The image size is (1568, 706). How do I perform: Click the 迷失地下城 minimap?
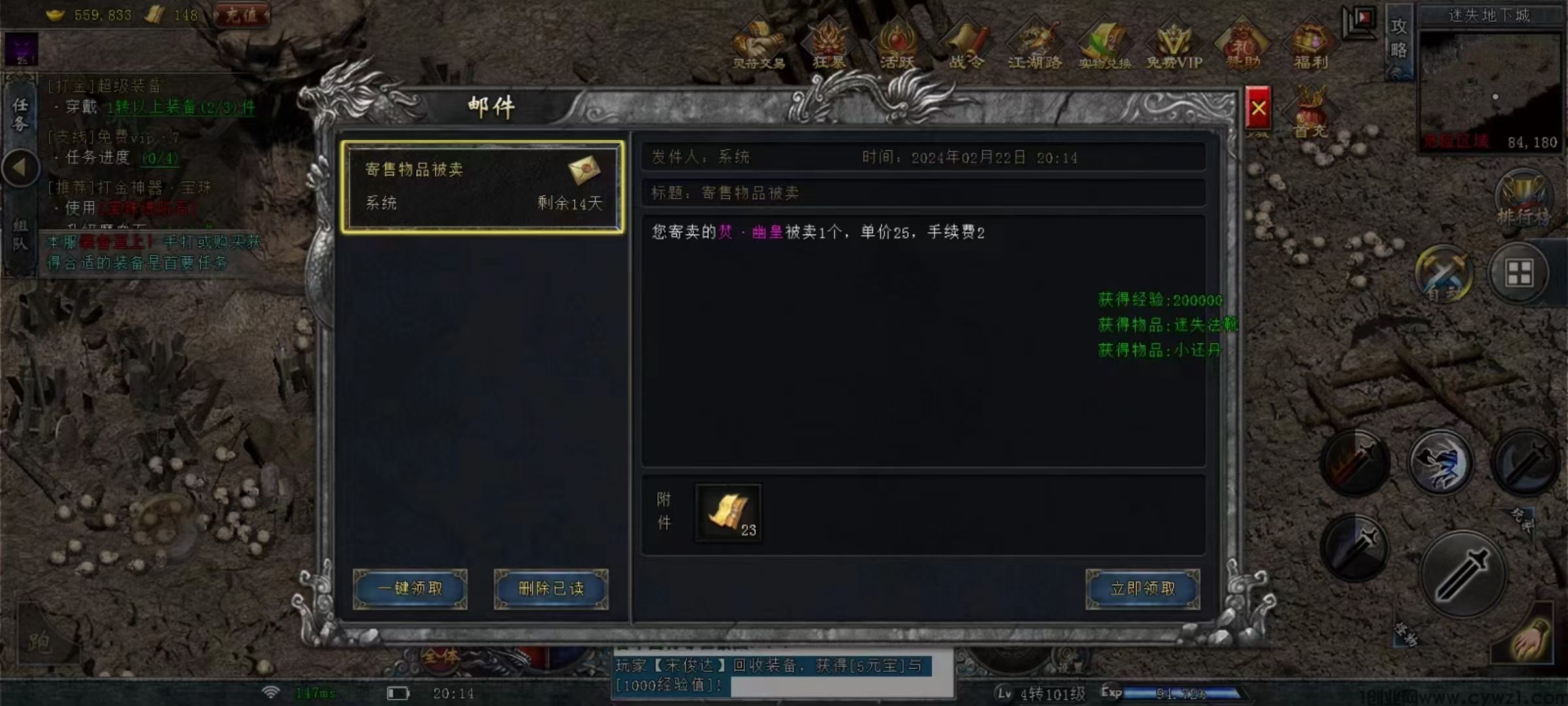tap(1490, 88)
